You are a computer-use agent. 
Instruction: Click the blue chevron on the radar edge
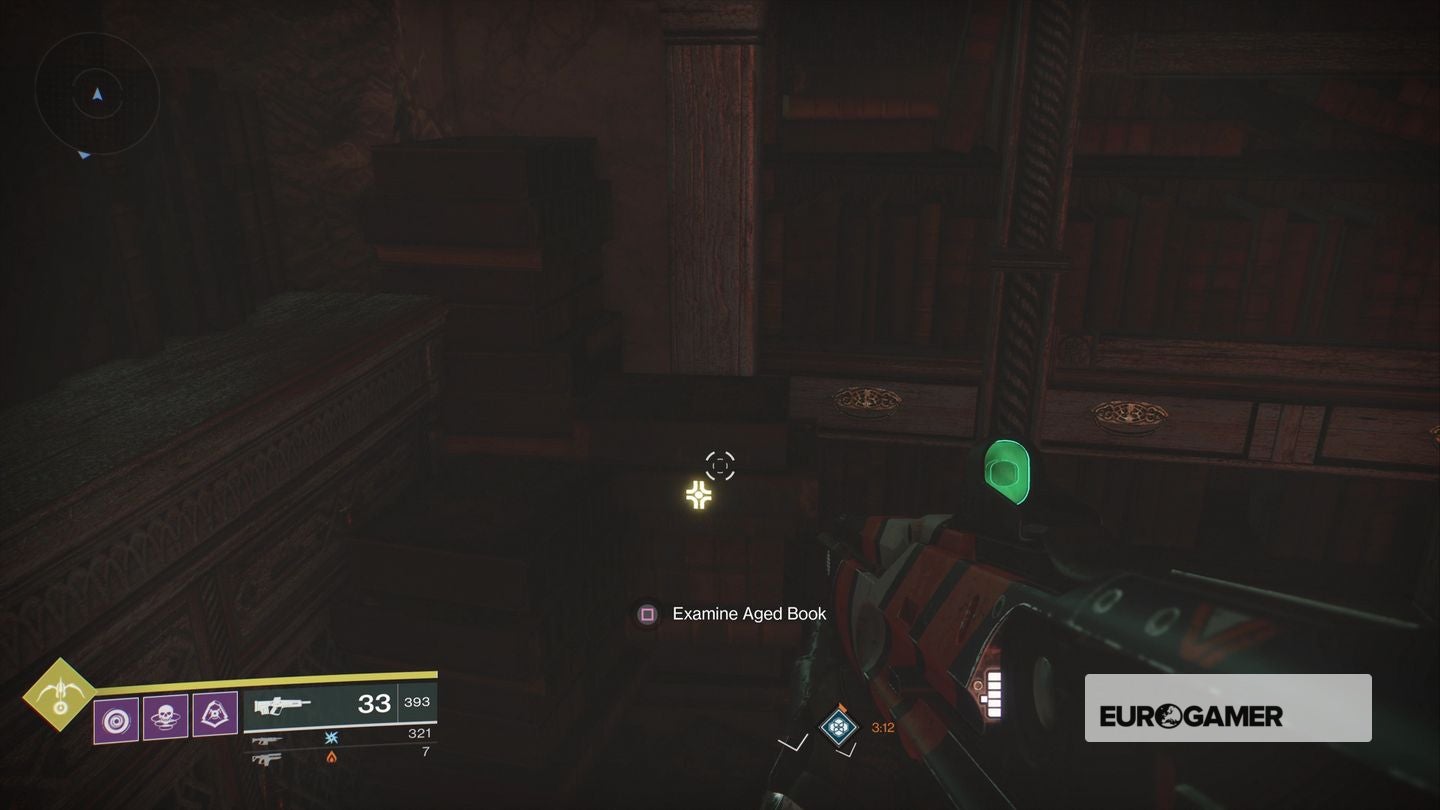tap(83, 154)
